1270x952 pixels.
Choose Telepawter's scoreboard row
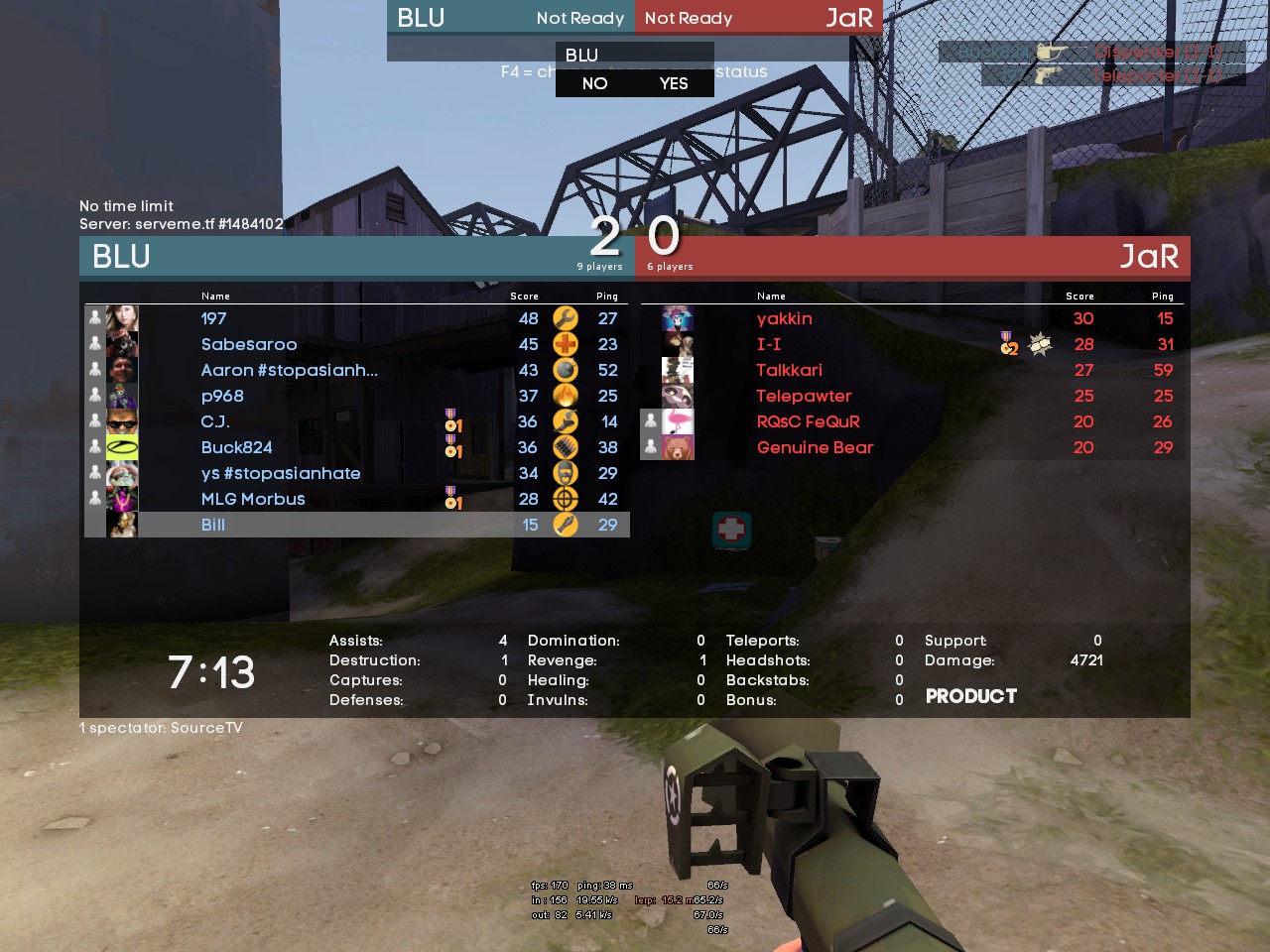[x=804, y=396]
